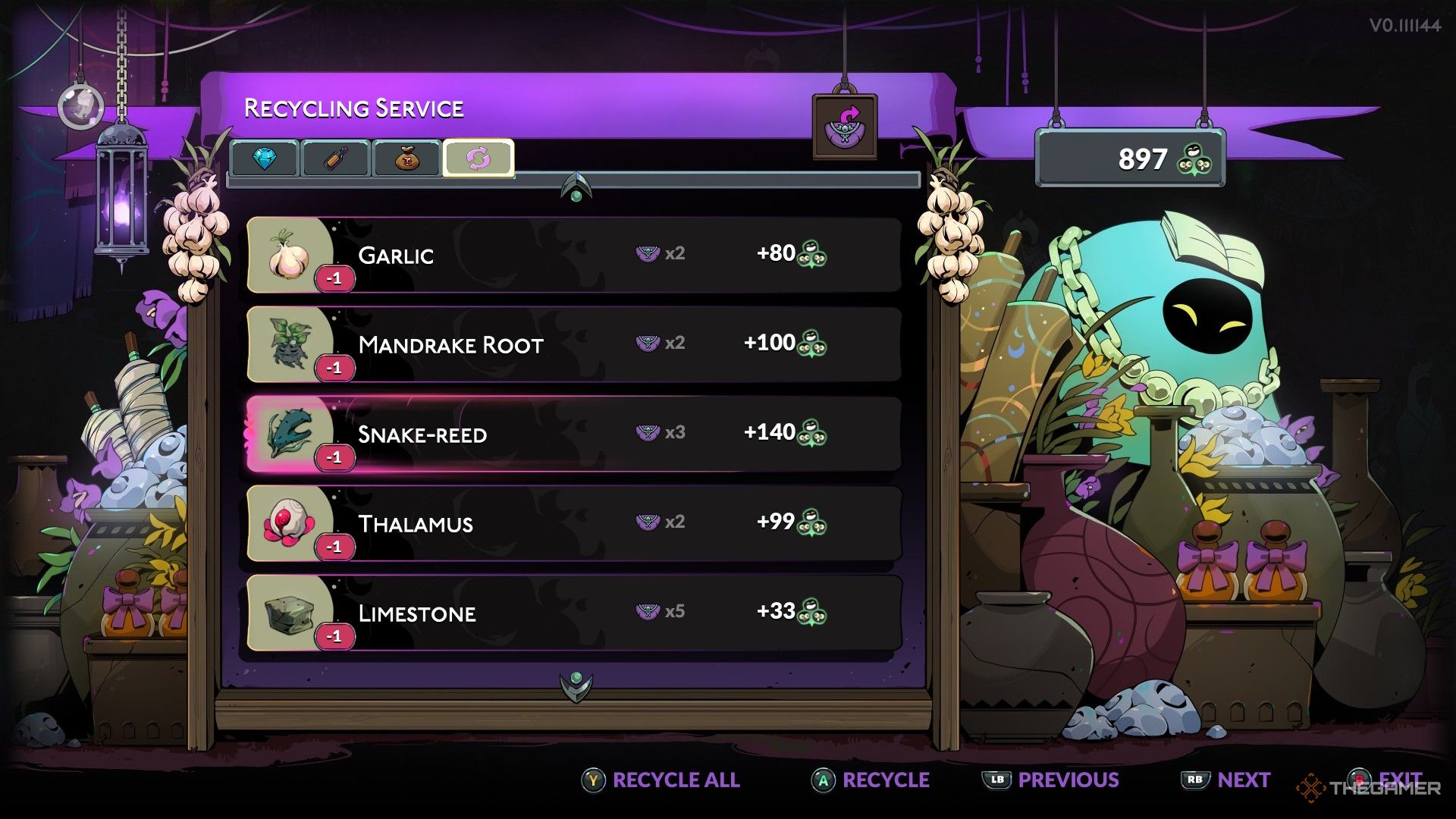Select the gemstone trade tab icon
Image resolution: width=1456 pixels, height=819 pixels.
(265, 159)
